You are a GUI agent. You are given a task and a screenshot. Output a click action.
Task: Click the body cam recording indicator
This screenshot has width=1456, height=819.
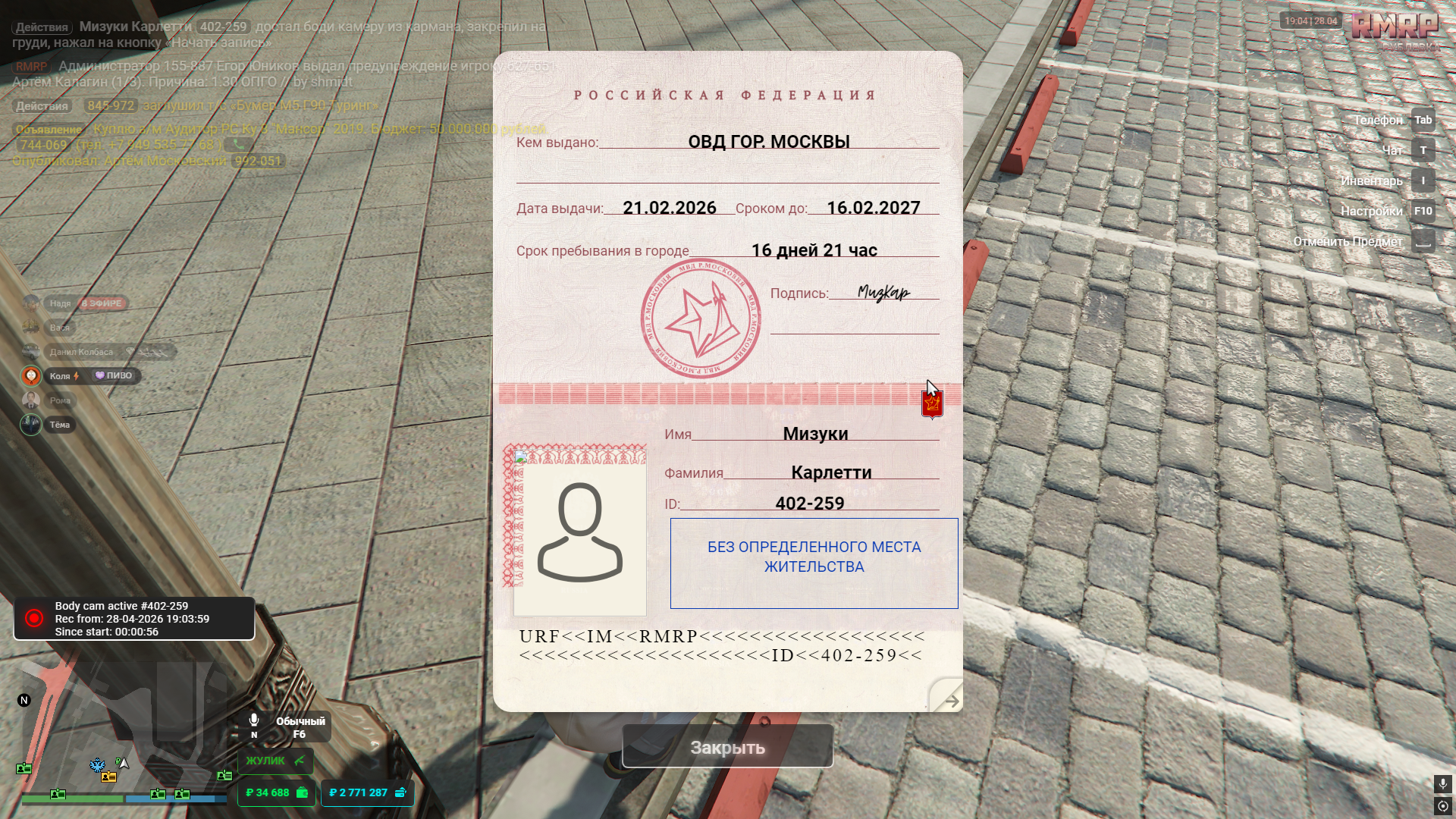(134, 619)
